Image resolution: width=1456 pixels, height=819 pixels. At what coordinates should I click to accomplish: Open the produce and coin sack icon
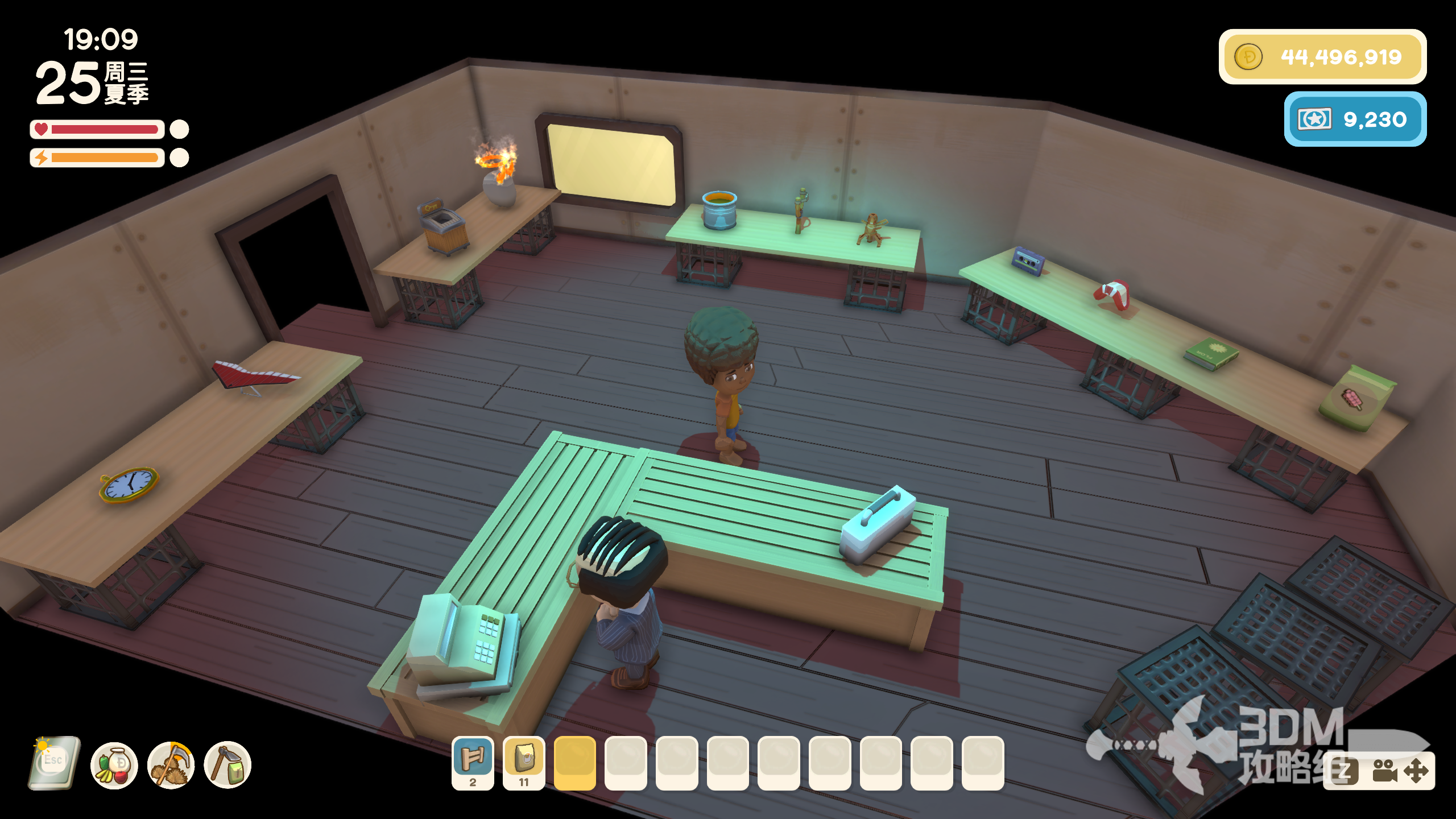pyautogui.click(x=114, y=766)
